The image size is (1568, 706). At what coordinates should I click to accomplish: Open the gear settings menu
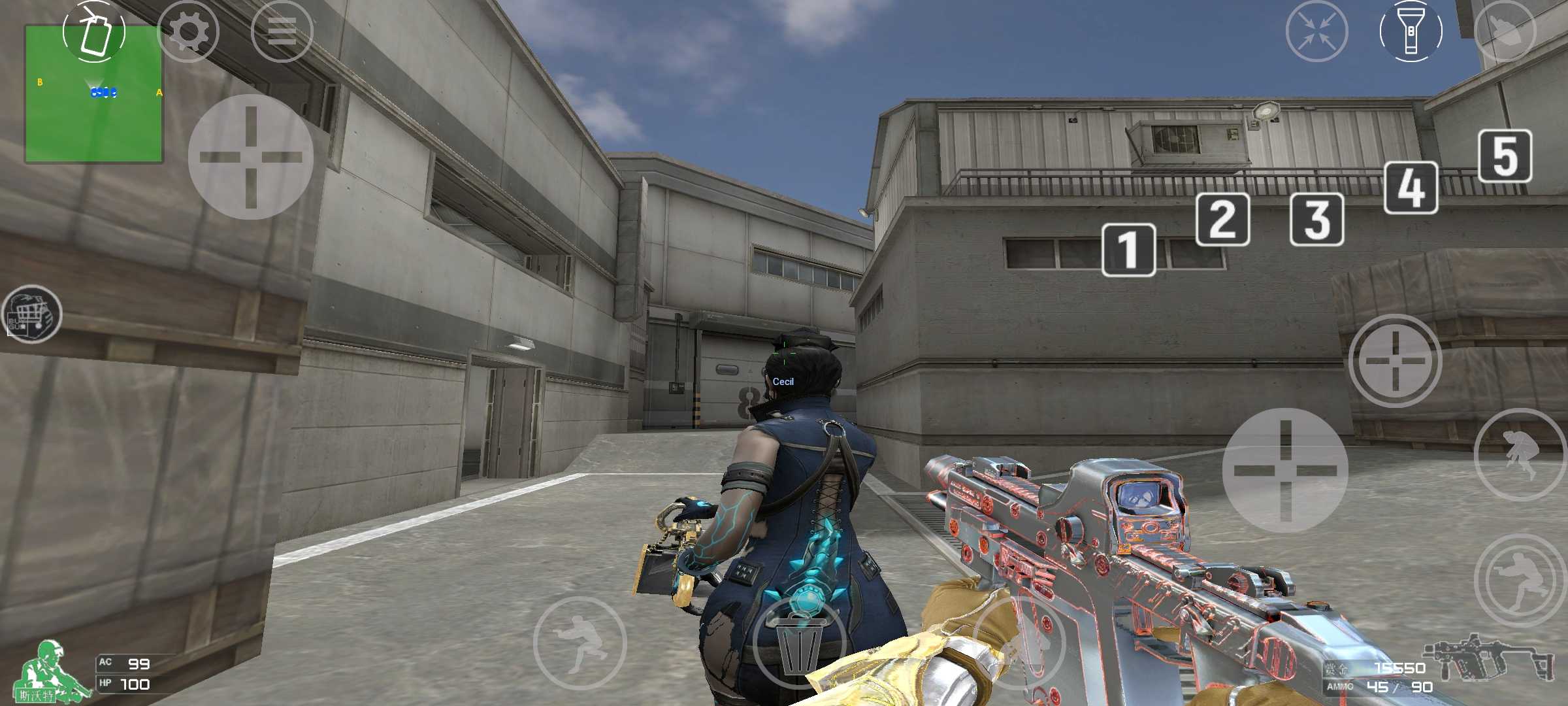(188, 31)
